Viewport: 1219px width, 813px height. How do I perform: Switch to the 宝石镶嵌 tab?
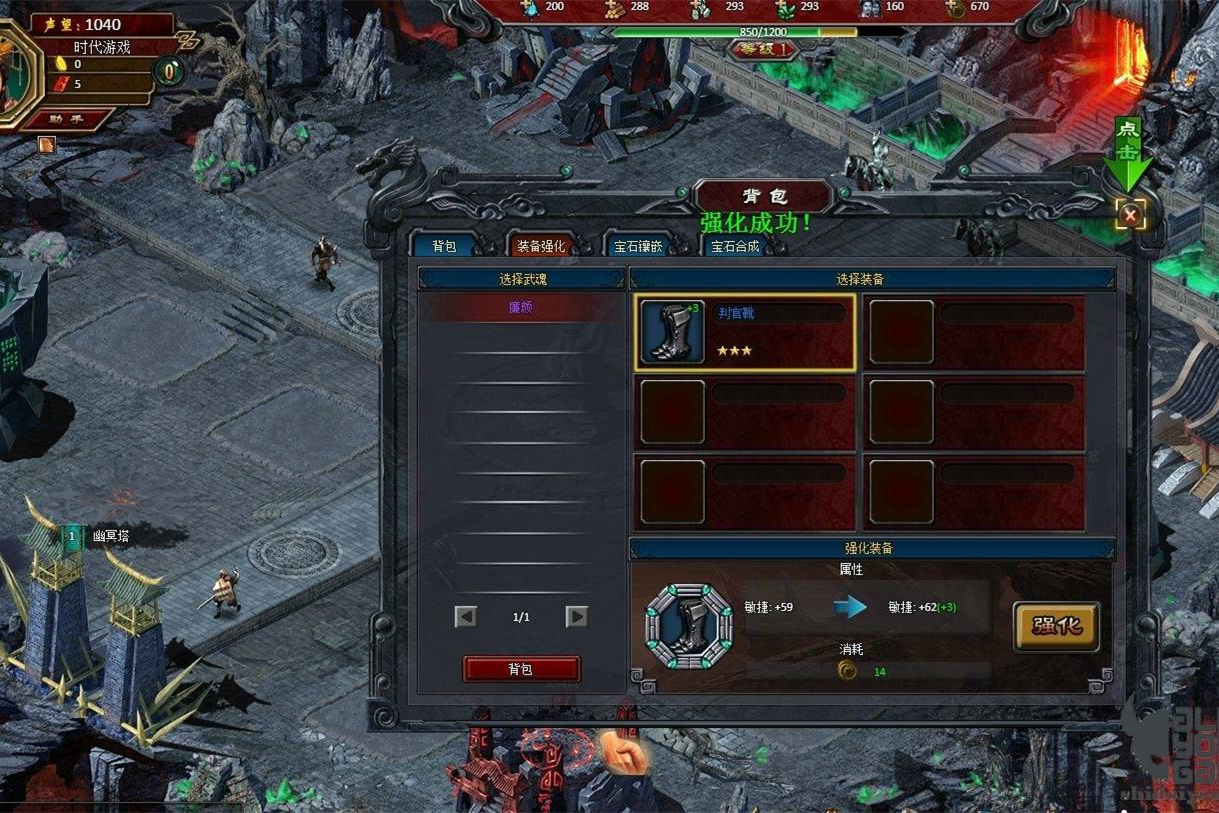(x=638, y=246)
